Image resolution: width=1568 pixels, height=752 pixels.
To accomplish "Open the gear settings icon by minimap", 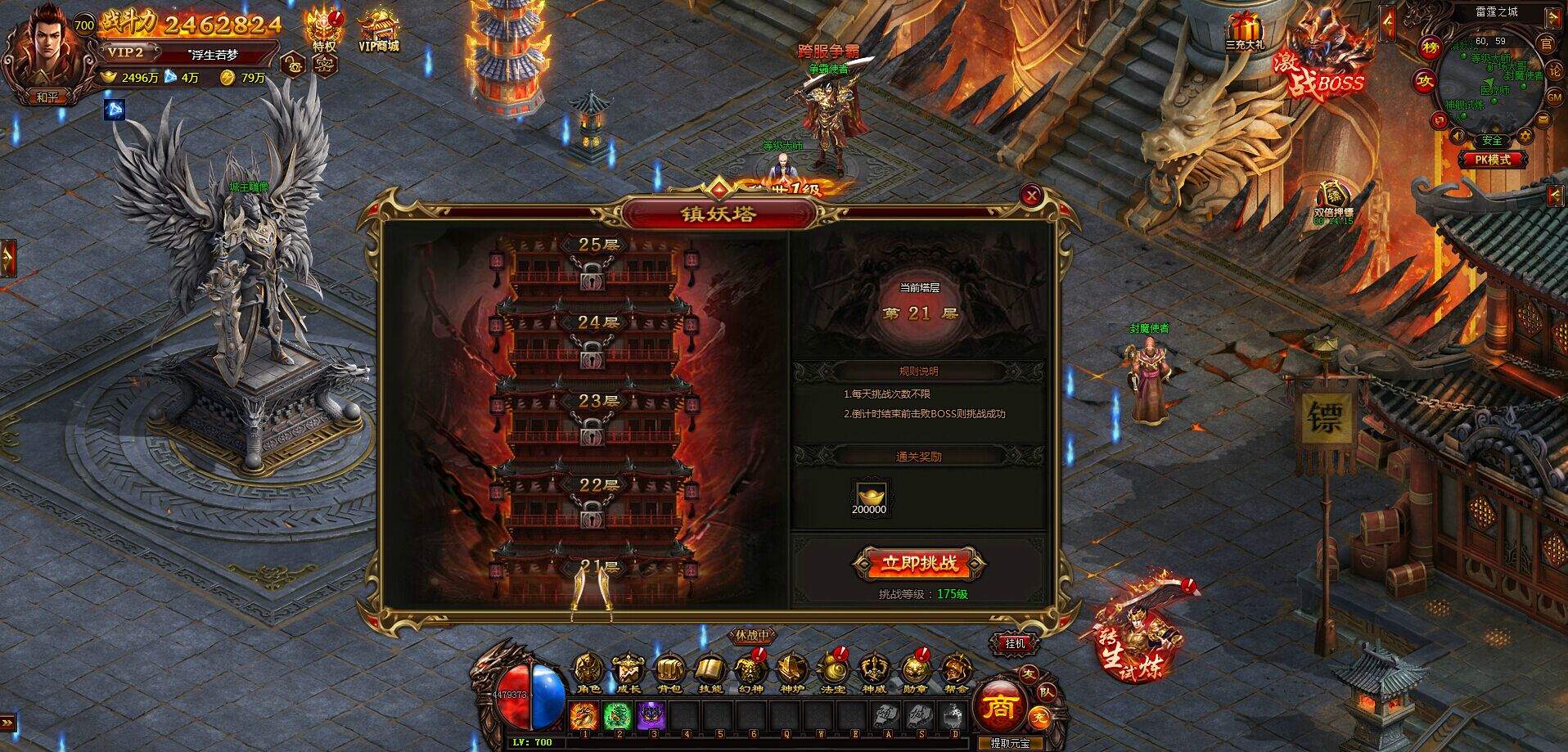I will [1525, 136].
